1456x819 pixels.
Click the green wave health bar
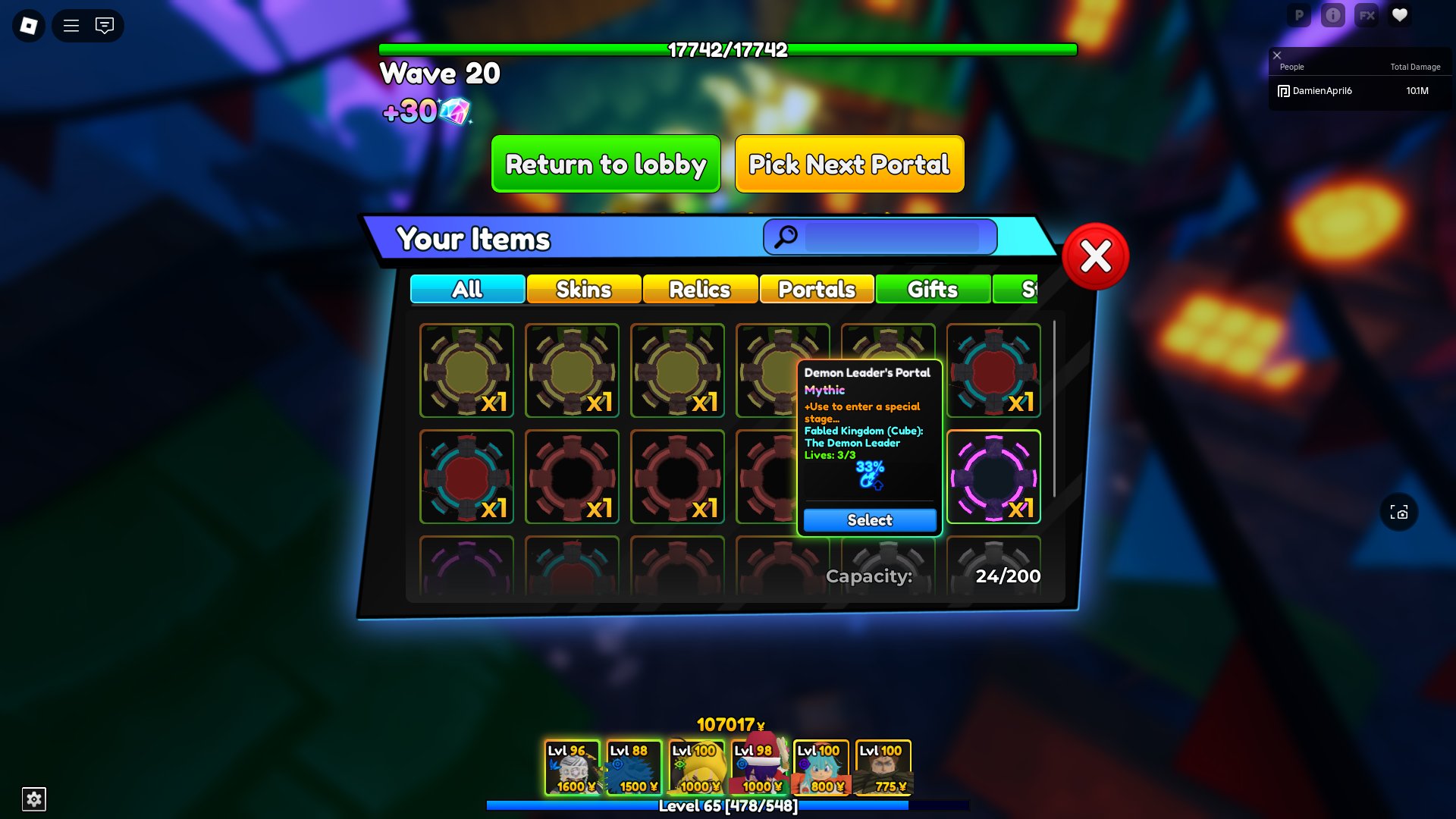click(727, 50)
